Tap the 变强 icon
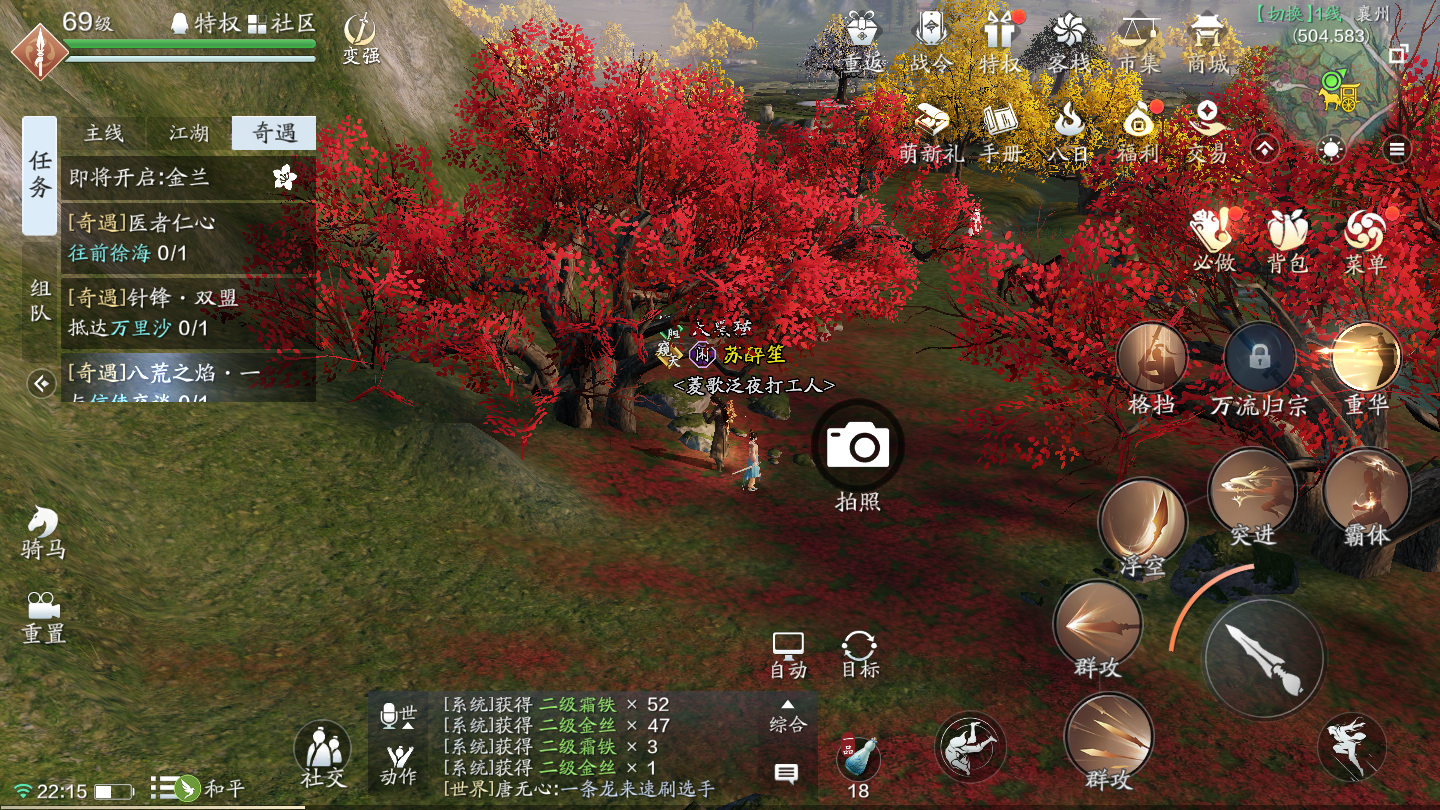This screenshot has height=810, width=1440. [360, 38]
